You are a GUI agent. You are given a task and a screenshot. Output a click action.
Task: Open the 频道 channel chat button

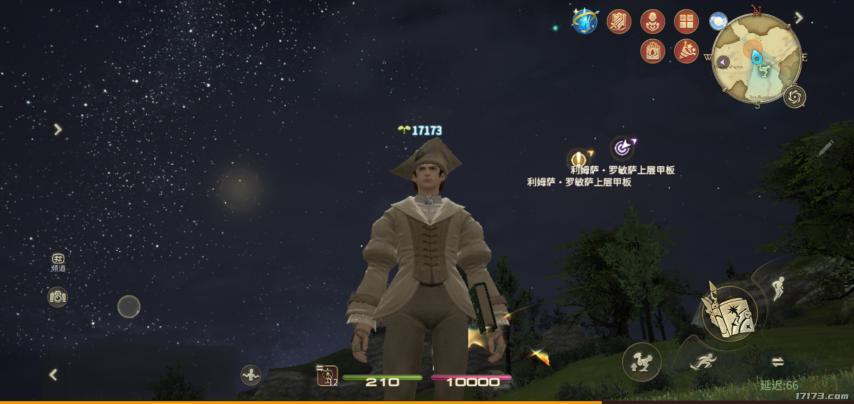tap(58, 262)
